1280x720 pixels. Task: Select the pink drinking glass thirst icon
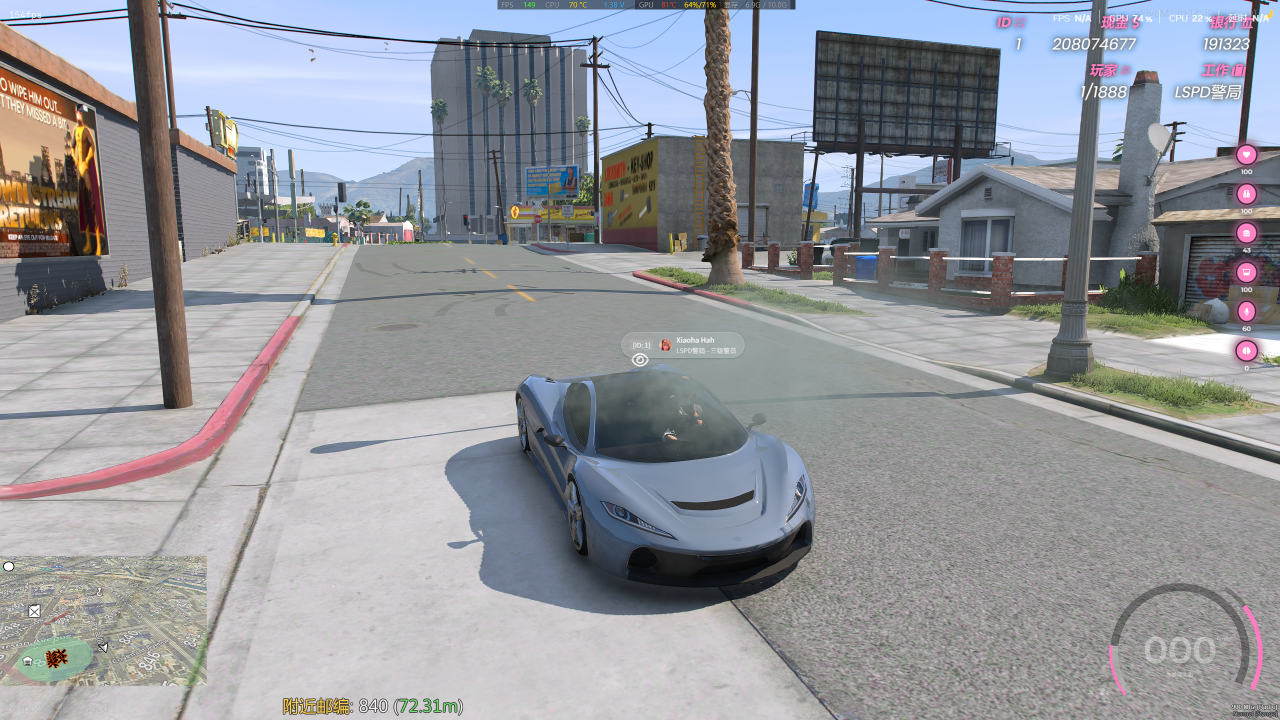pyautogui.click(x=1246, y=272)
